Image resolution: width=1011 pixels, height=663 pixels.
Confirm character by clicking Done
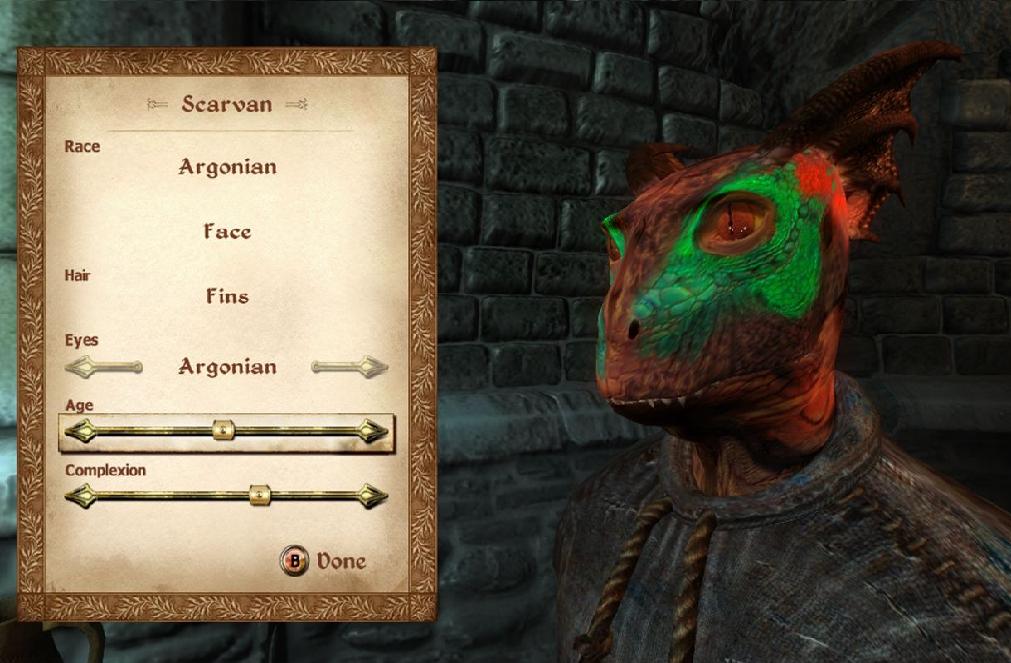324,562
